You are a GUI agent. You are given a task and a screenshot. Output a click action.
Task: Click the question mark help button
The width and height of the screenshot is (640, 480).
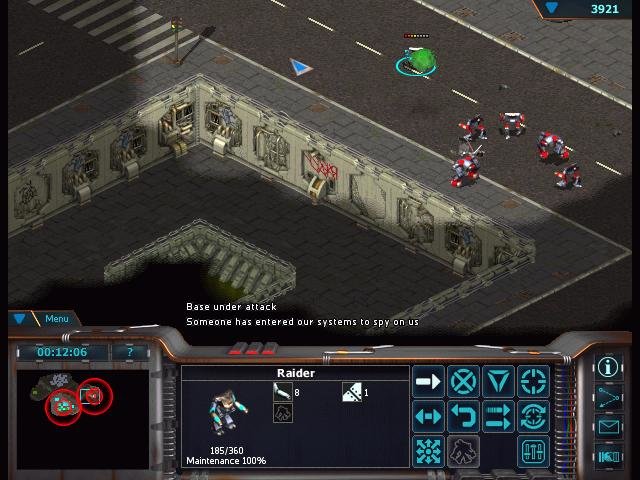point(129,352)
